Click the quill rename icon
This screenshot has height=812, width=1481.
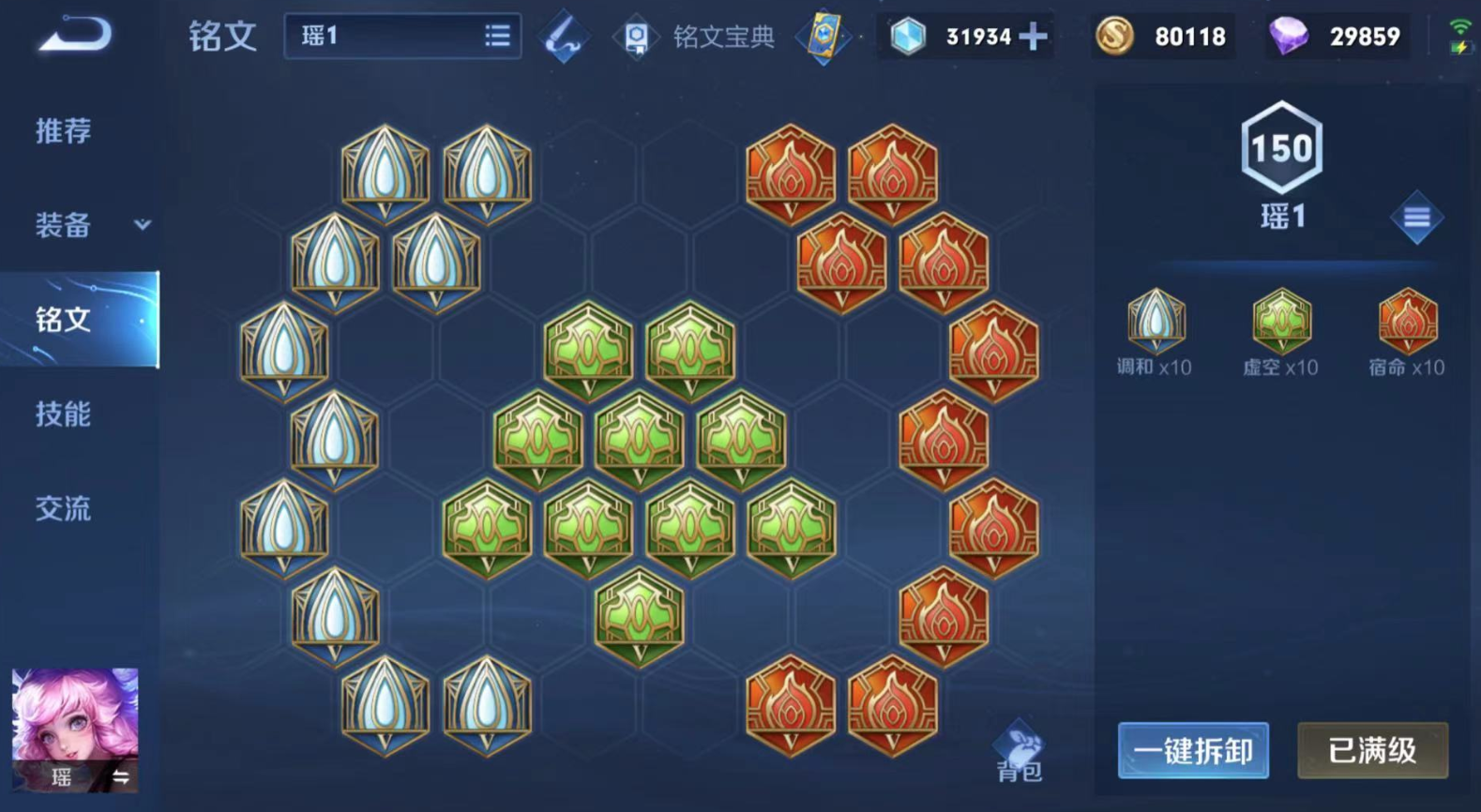point(565,38)
